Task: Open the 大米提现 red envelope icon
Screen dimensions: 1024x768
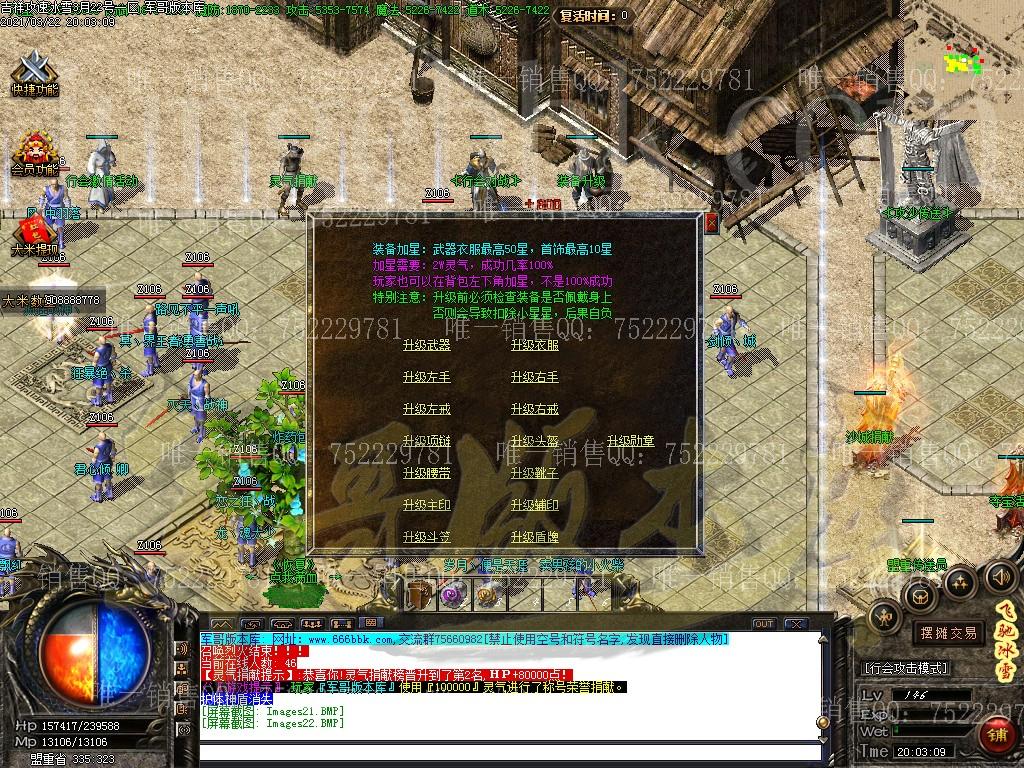Action: pos(33,235)
